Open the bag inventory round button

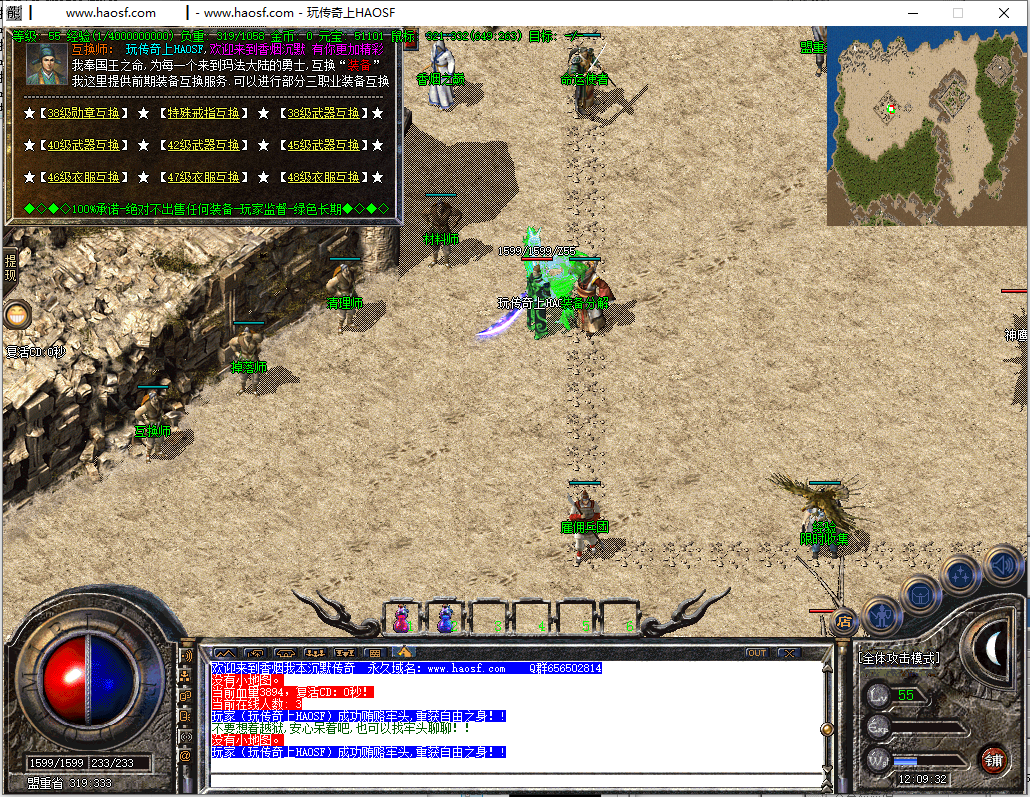click(x=920, y=593)
